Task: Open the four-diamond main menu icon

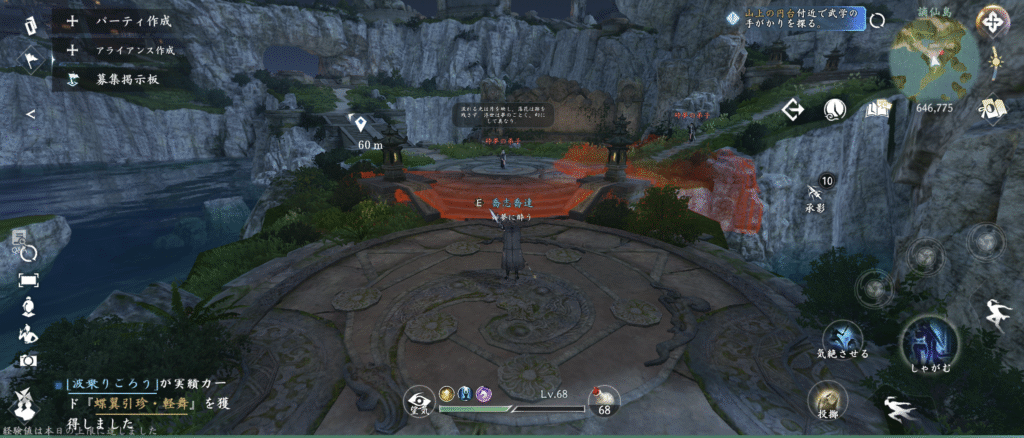Action: 992,21
